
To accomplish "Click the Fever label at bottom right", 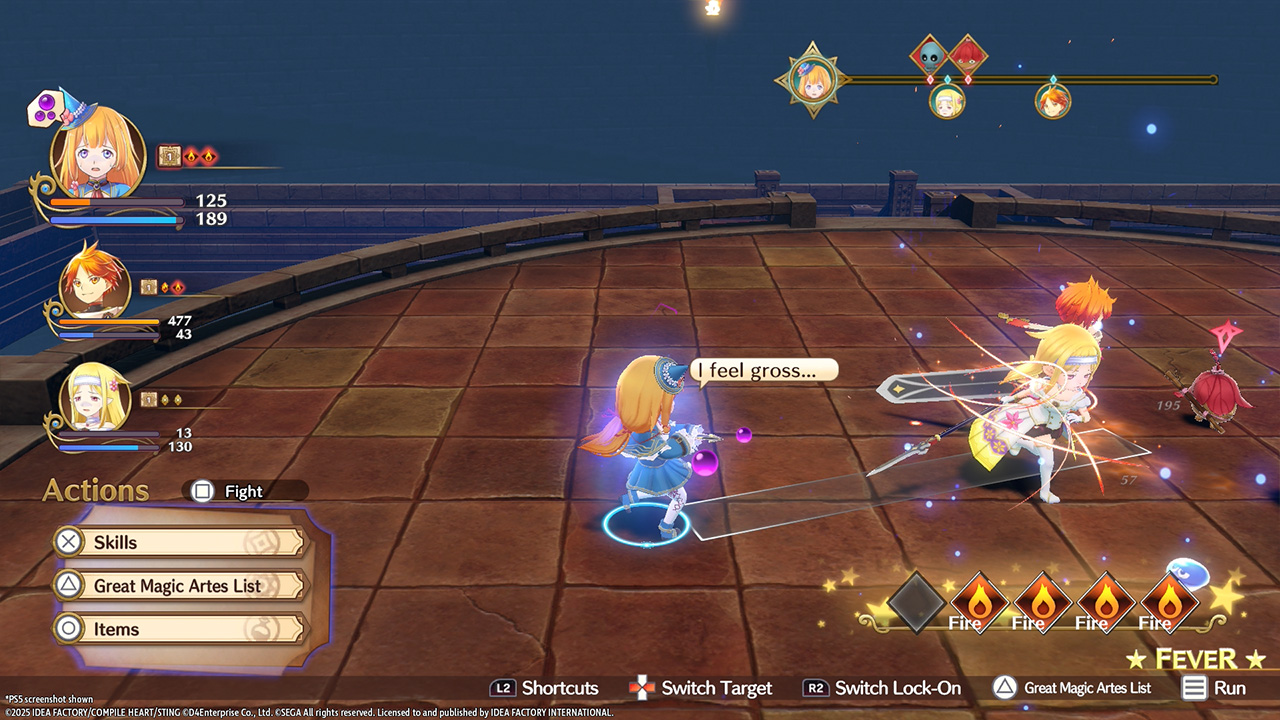I will click(x=1196, y=659).
